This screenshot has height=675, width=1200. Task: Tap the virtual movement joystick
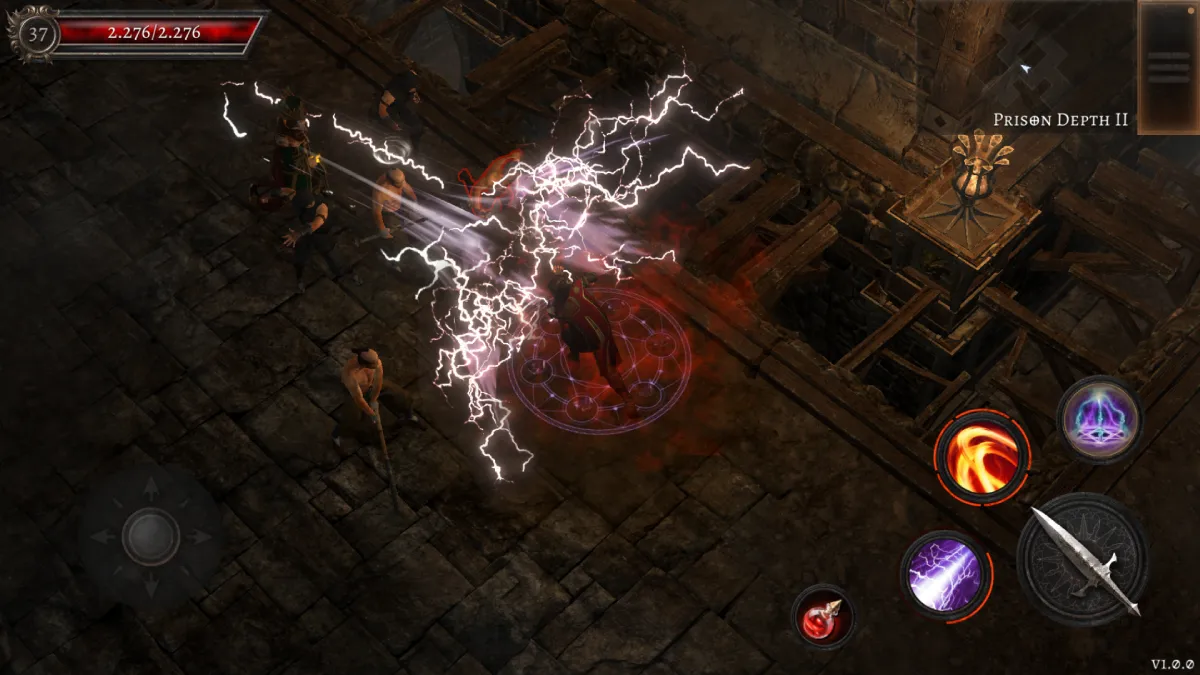[x=151, y=537]
